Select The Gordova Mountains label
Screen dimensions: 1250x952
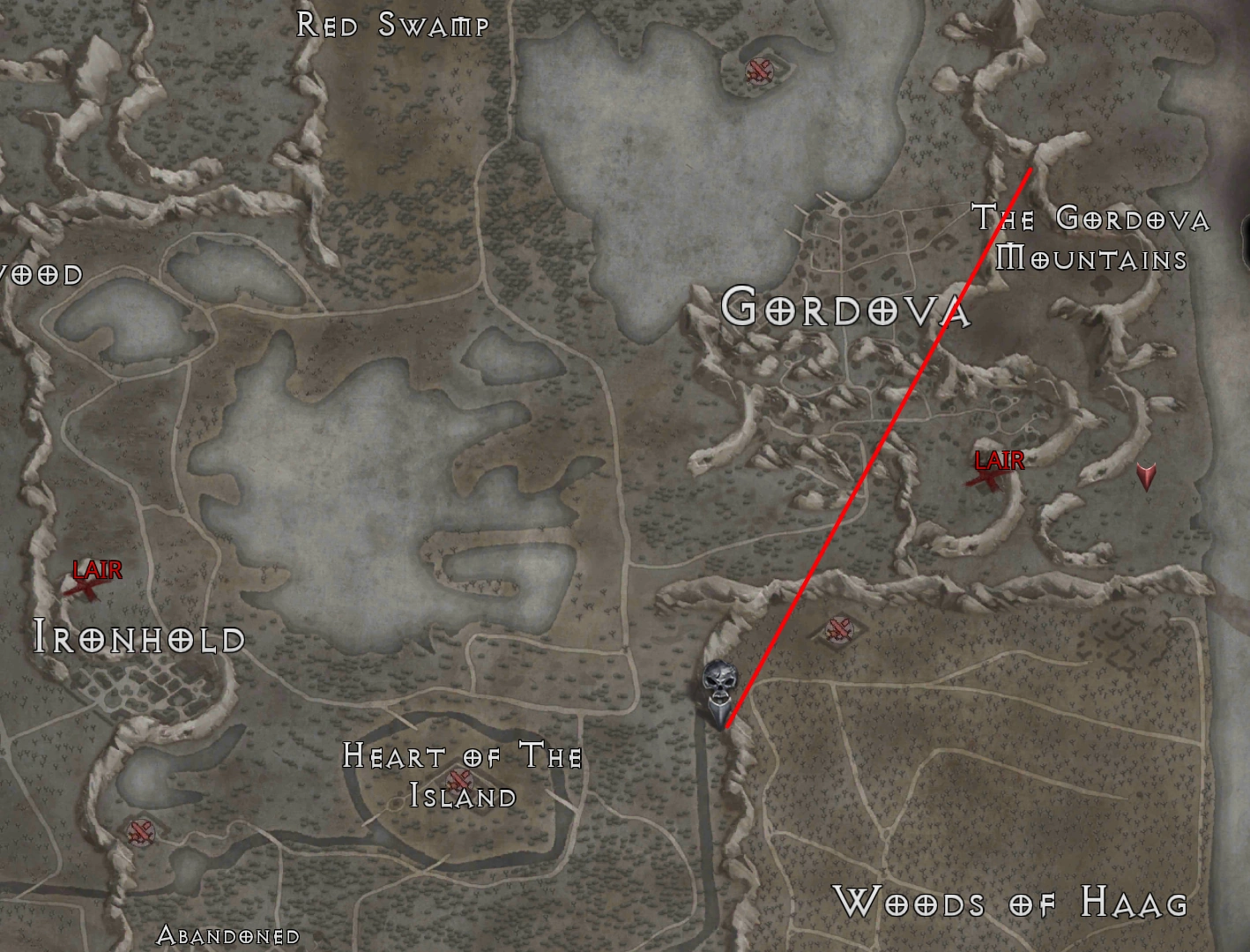coord(1093,238)
